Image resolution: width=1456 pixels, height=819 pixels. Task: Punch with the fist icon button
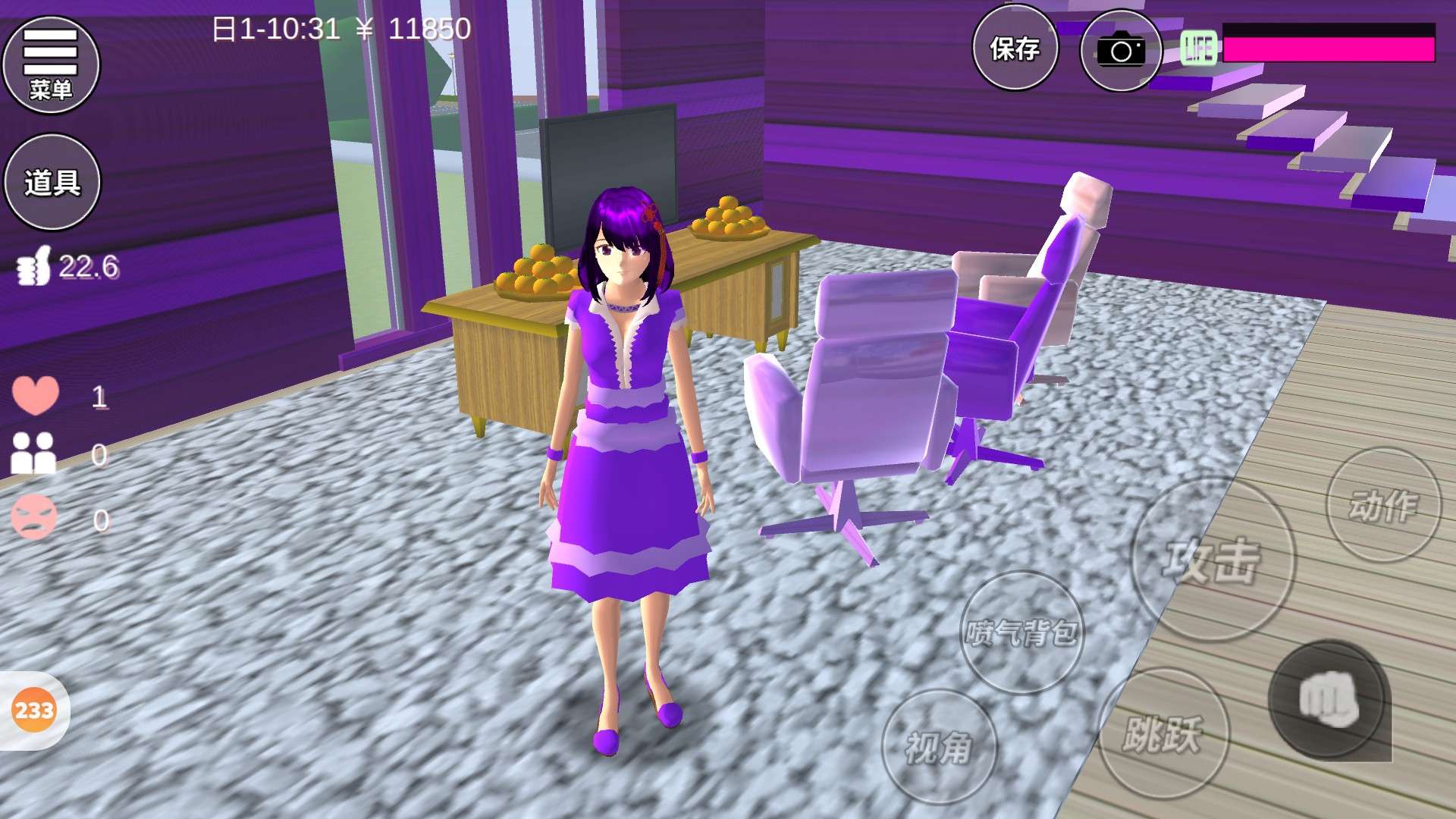pos(1329,699)
